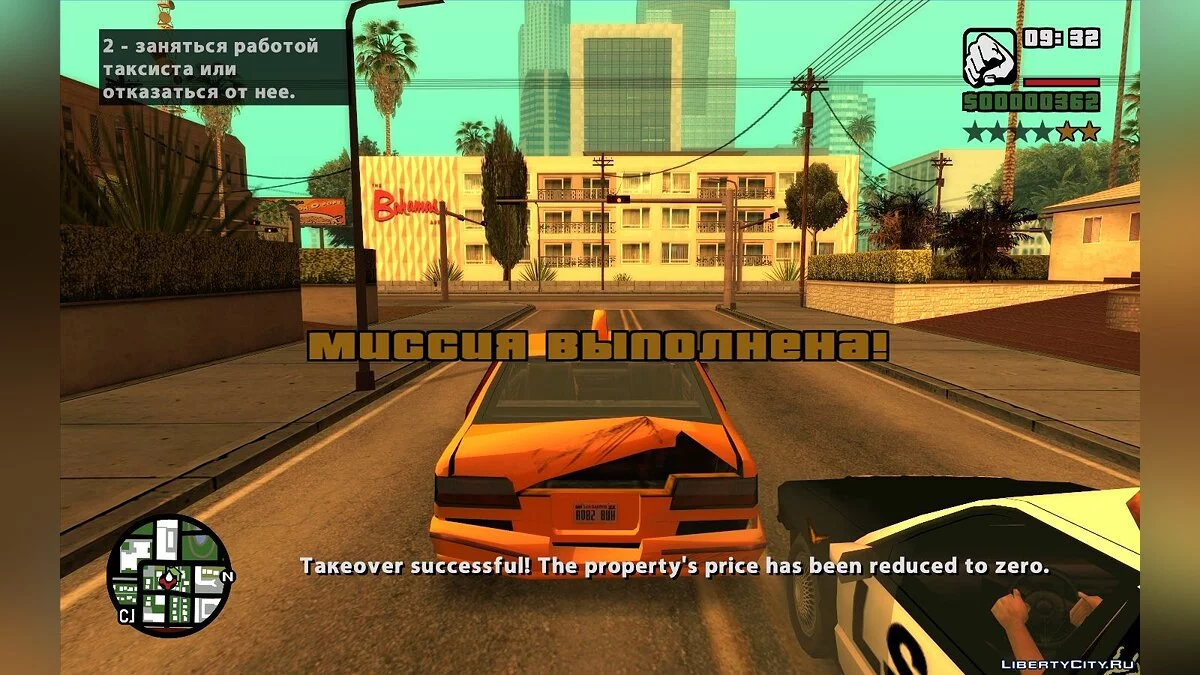Click the wanted level stars
1200x675 pixels.
1031,131
